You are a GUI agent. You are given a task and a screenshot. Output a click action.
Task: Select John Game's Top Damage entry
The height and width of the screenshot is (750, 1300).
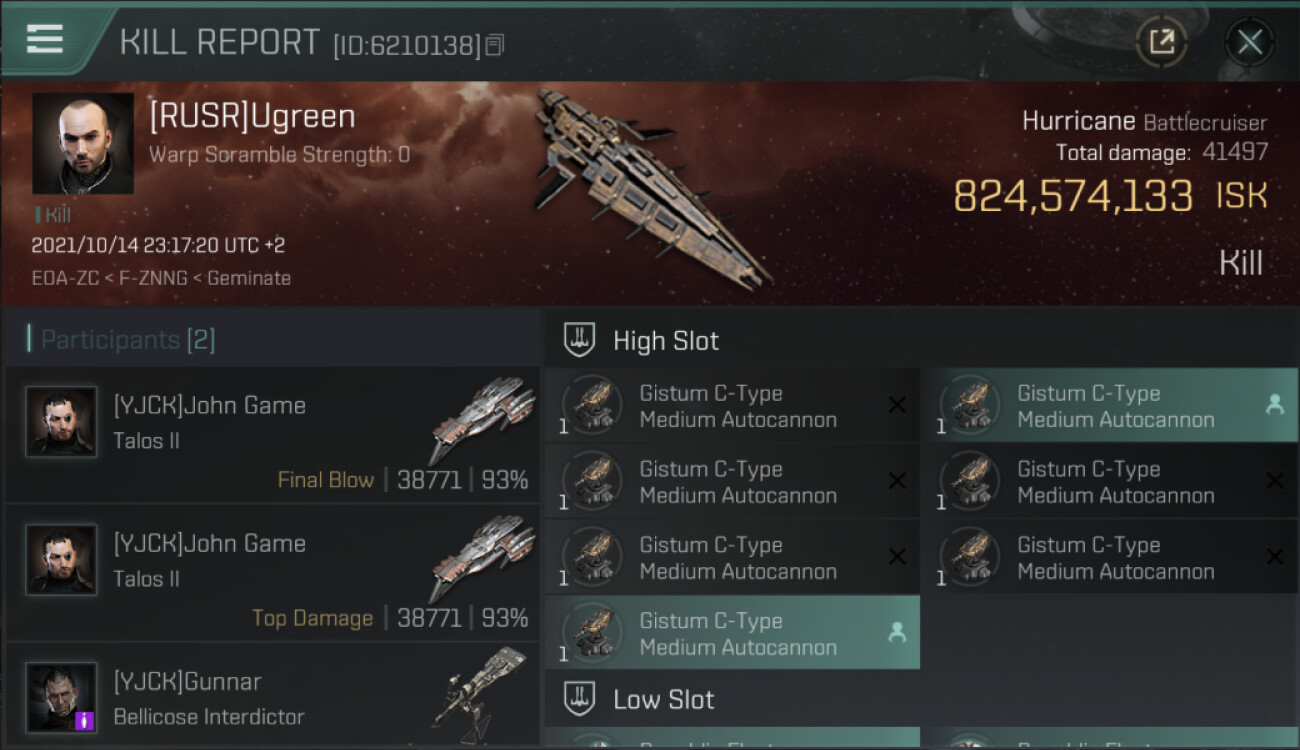click(x=272, y=573)
